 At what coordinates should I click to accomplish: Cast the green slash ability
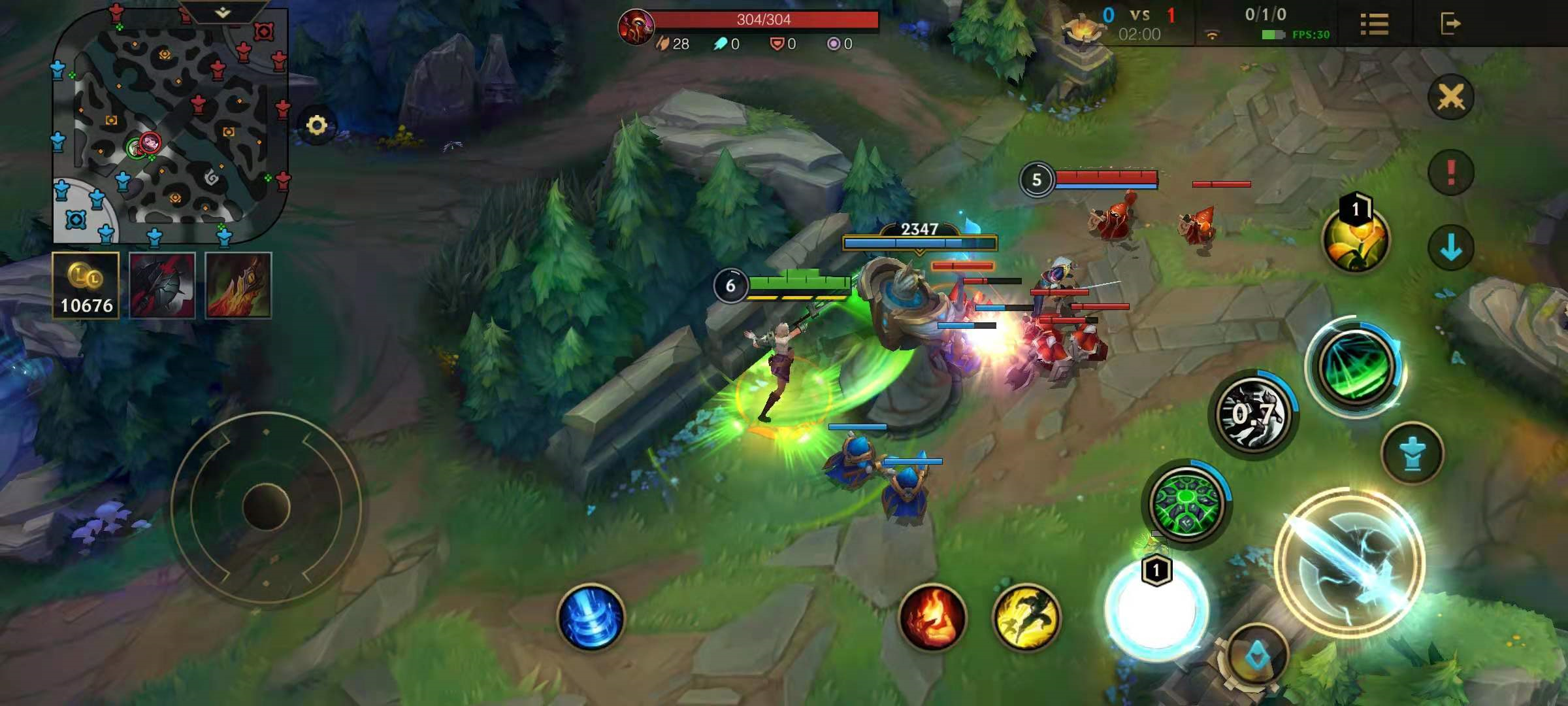[x=1356, y=367]
